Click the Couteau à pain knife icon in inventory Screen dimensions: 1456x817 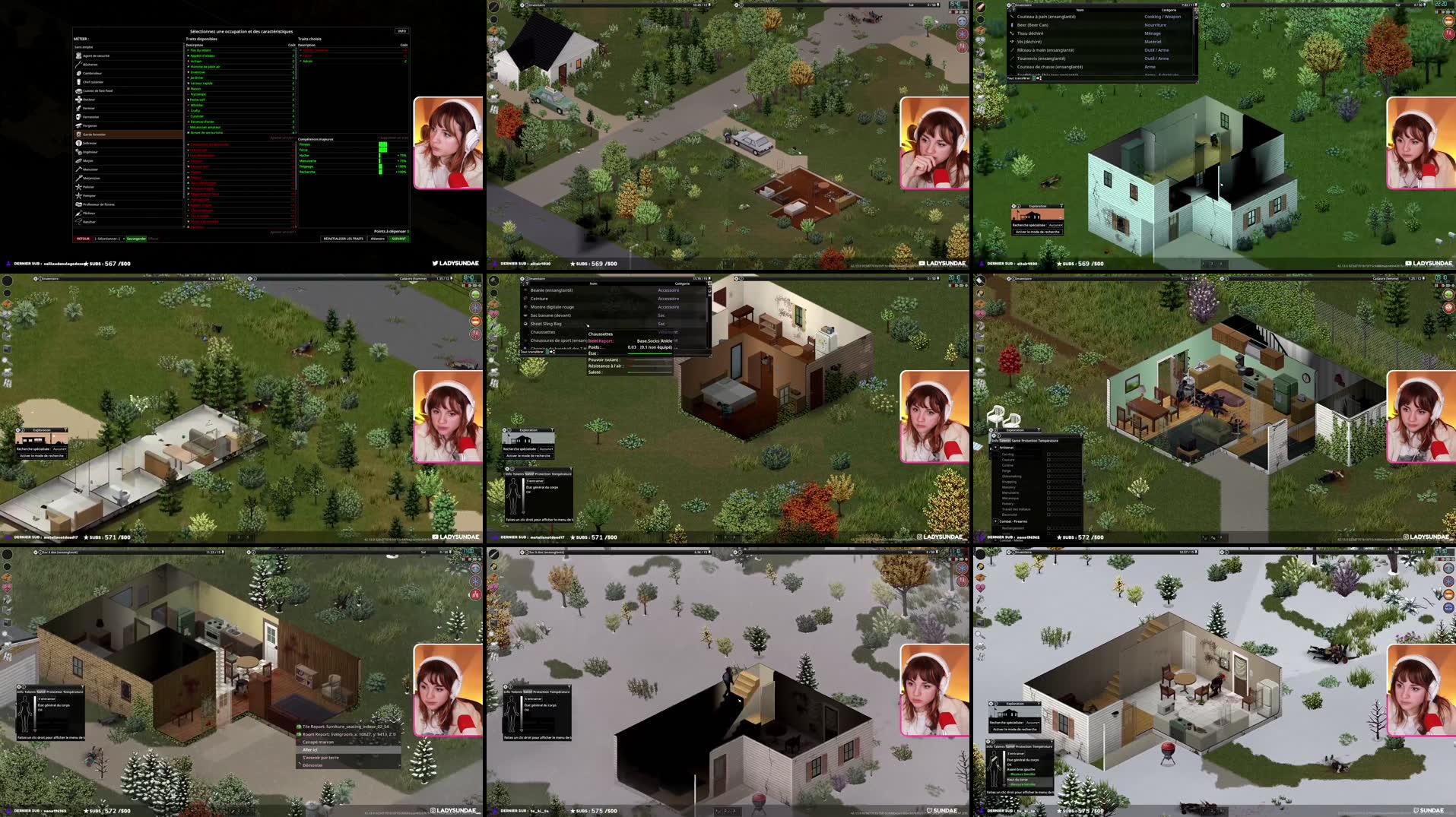1012,17
